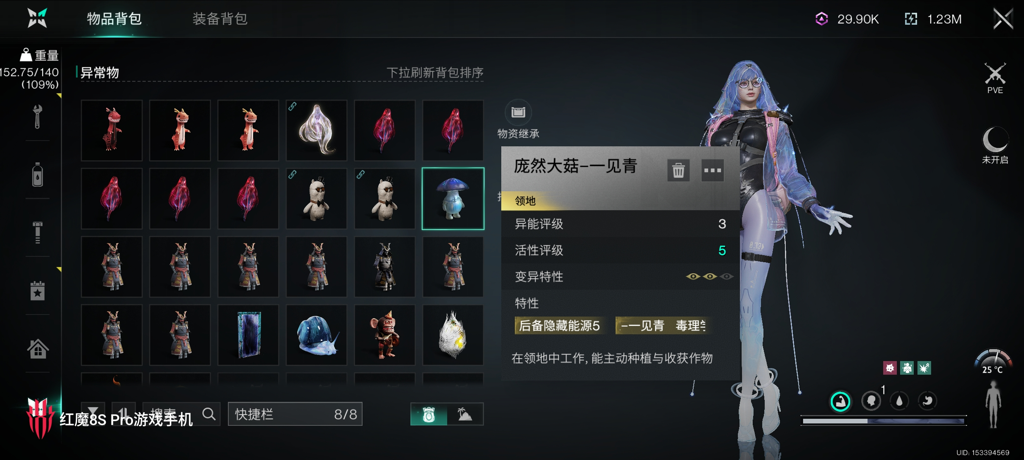Open the wrench category in sidebar
The image size is (1024, 460).
pos(38,114)
